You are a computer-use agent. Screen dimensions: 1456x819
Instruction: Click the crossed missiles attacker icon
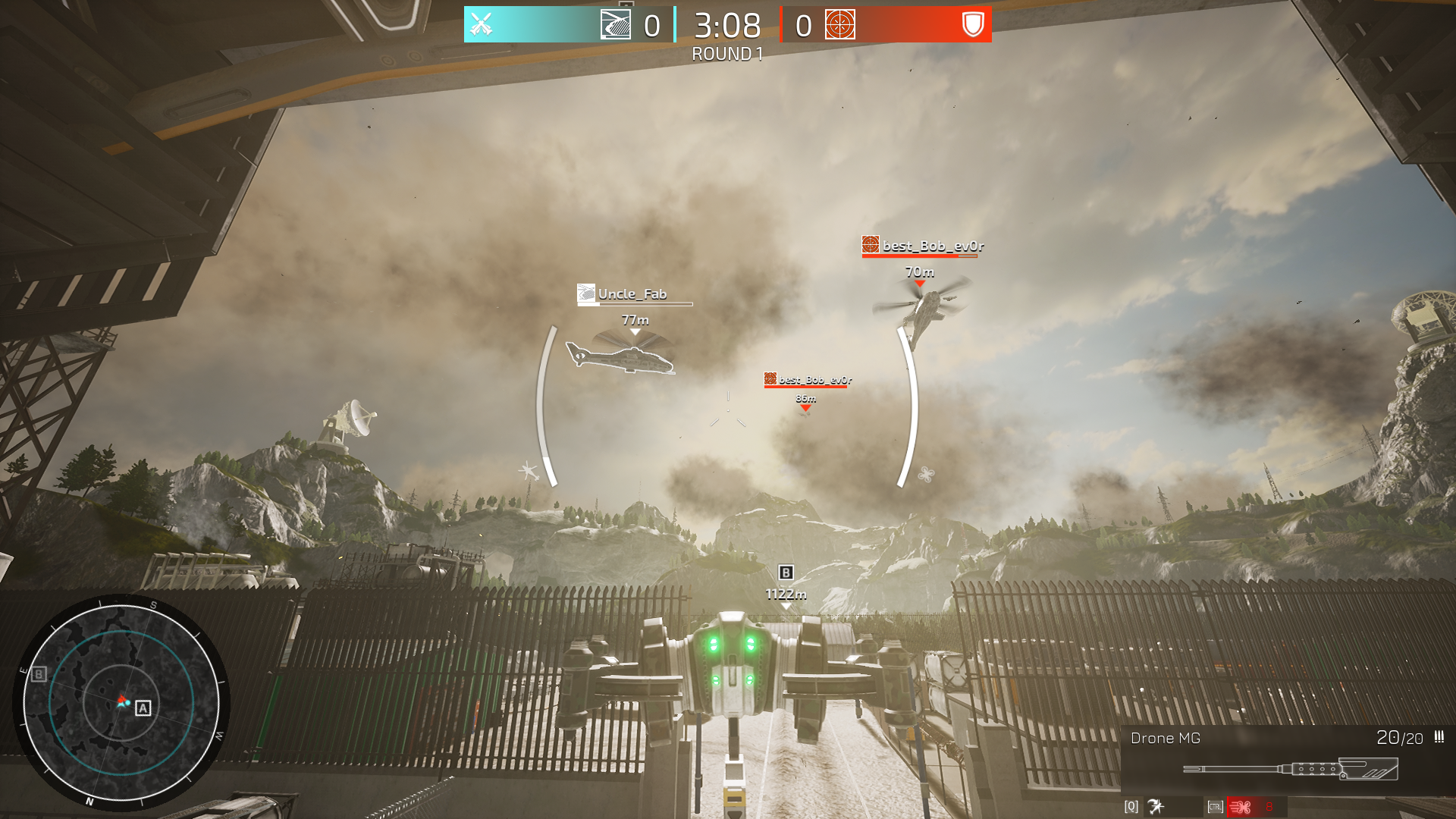(482, 24)
